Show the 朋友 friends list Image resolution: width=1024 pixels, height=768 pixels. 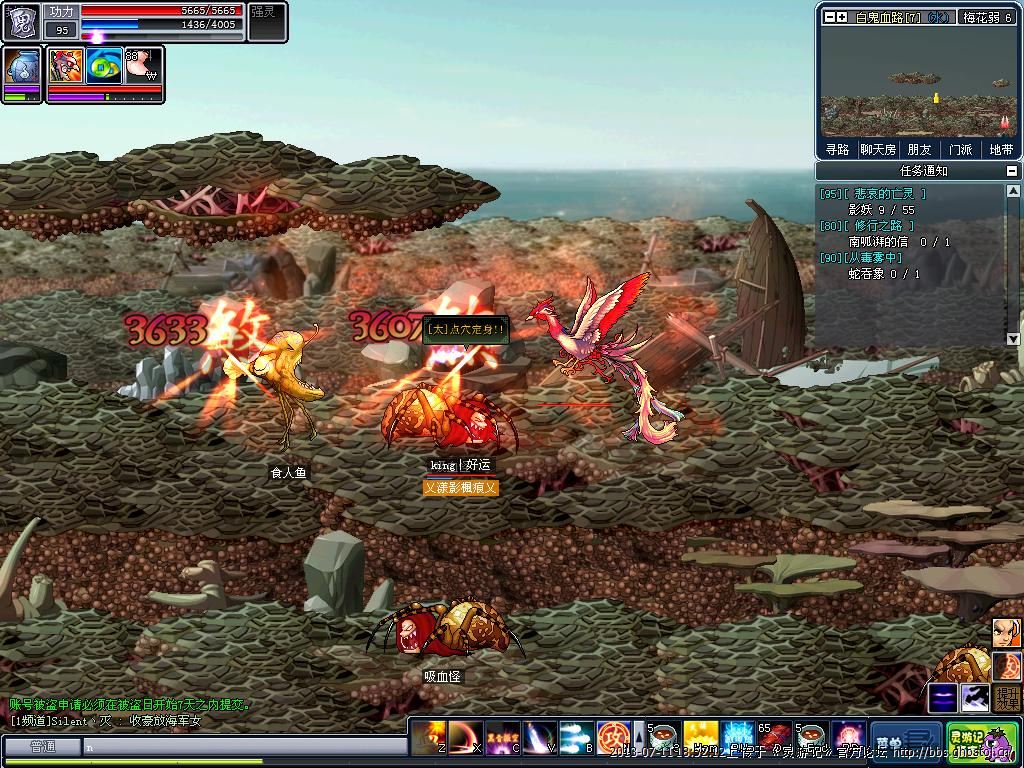(x=919, y=150)
